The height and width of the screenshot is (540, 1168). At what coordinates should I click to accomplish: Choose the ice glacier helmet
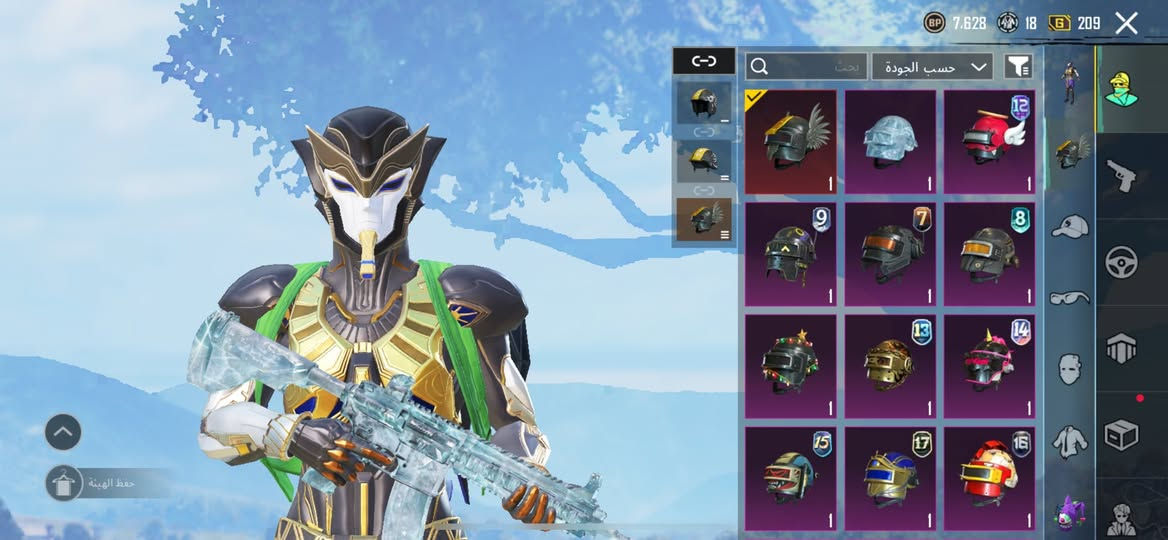(890, 141)
